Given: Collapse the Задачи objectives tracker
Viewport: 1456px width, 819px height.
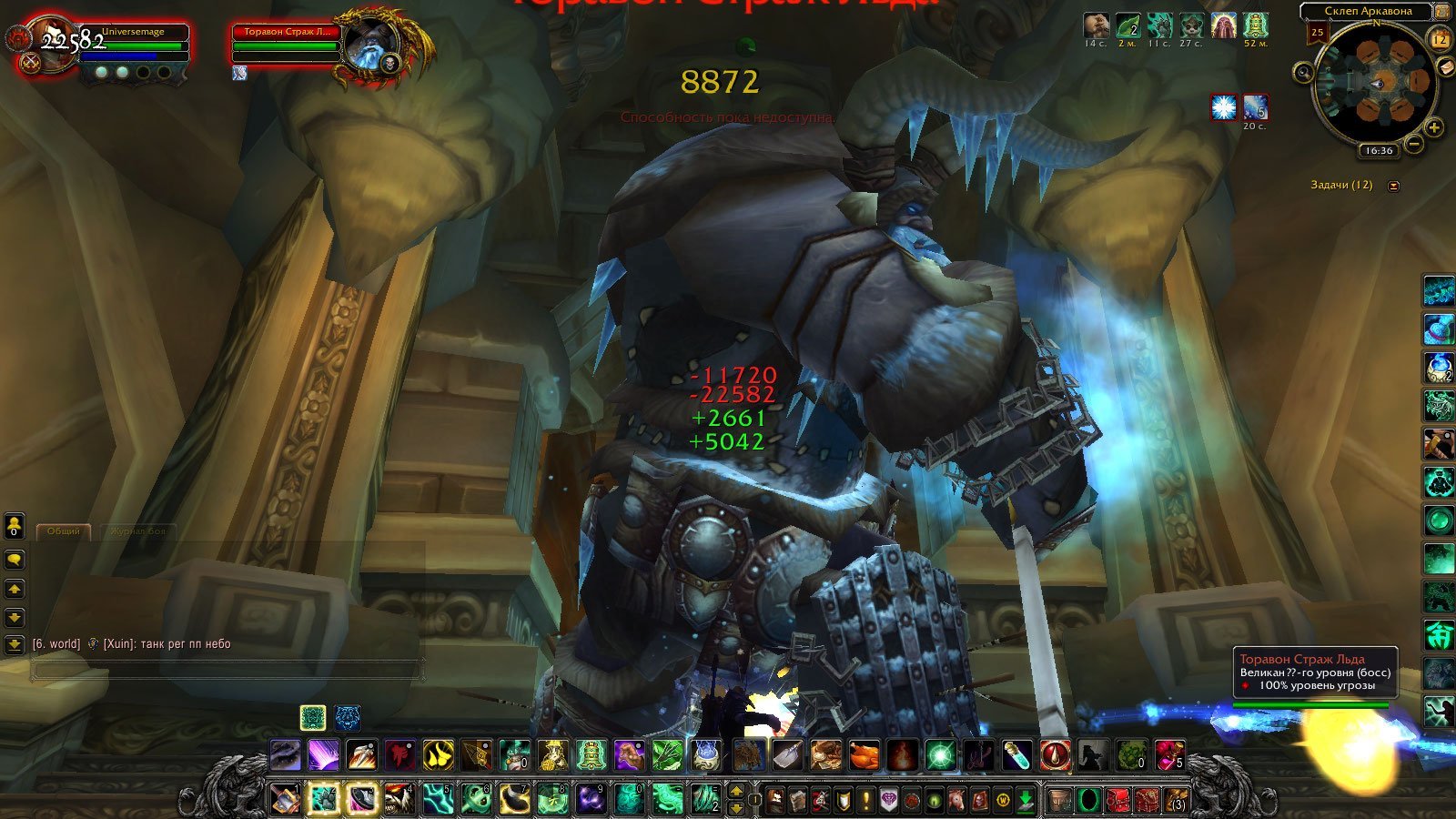Looking at the screenshot, I should click(1393, 186).
